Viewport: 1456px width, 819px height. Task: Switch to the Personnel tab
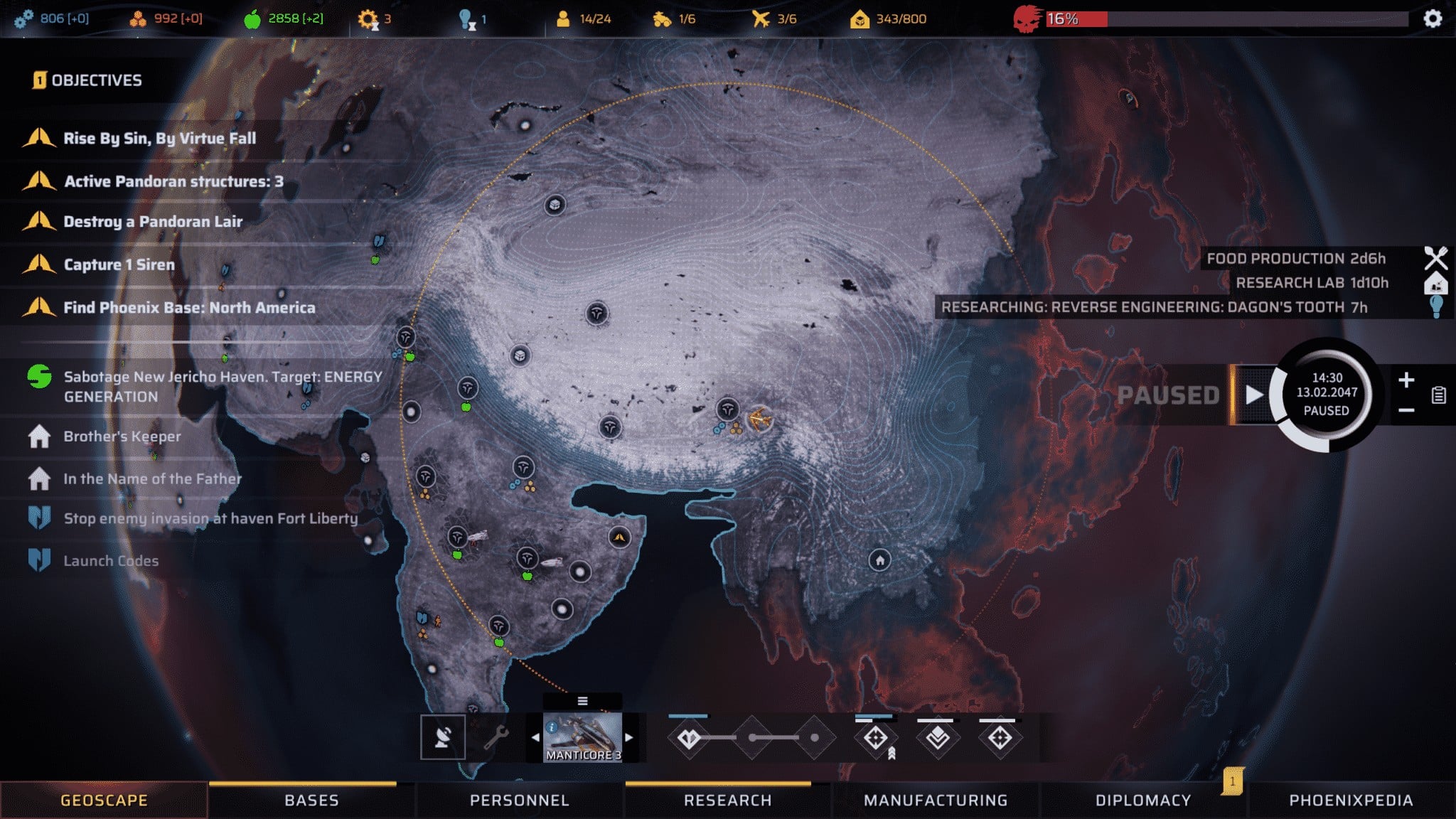click(519, 801)
